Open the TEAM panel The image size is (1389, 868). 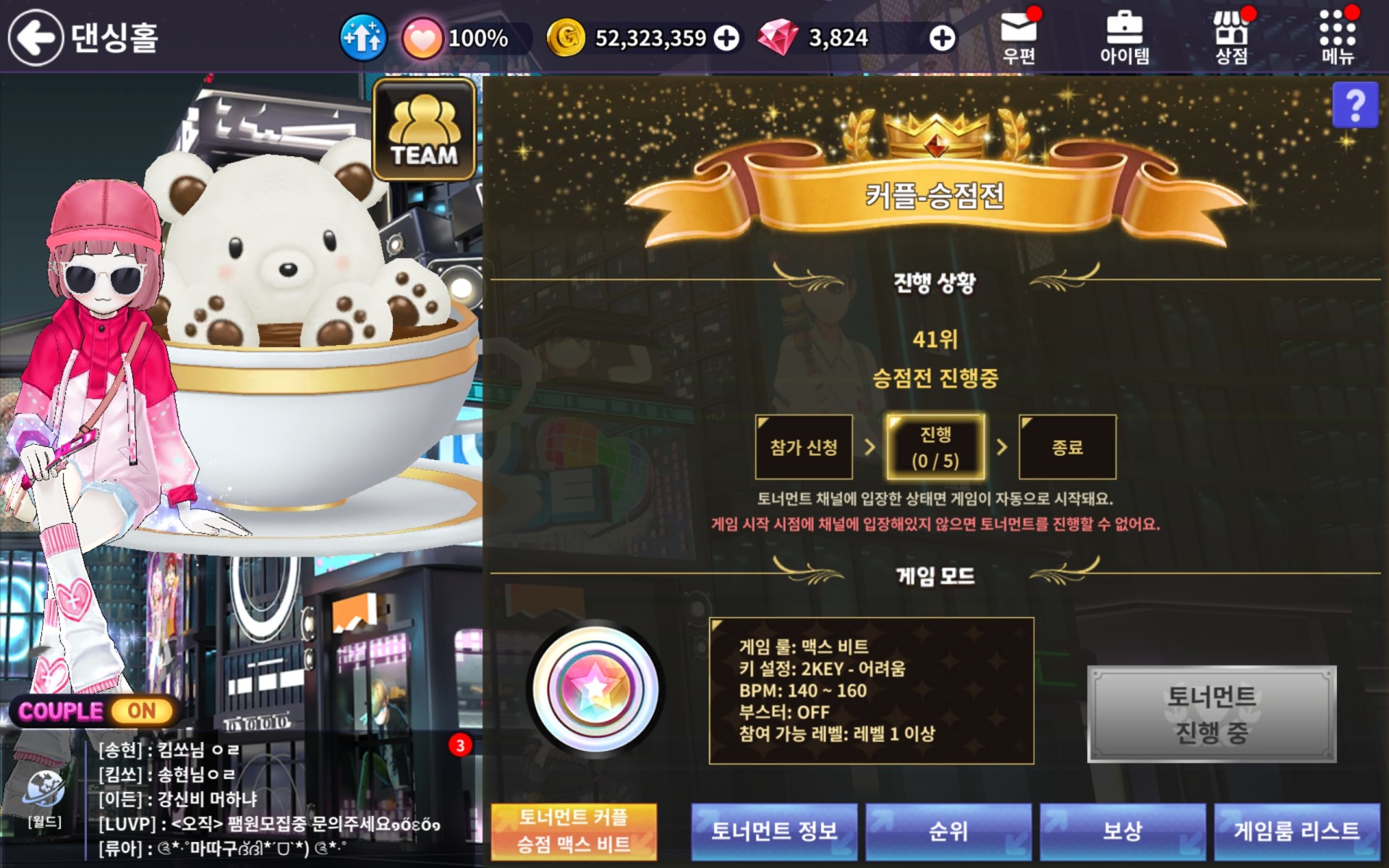pyautogui.click(x=424, y=130)
